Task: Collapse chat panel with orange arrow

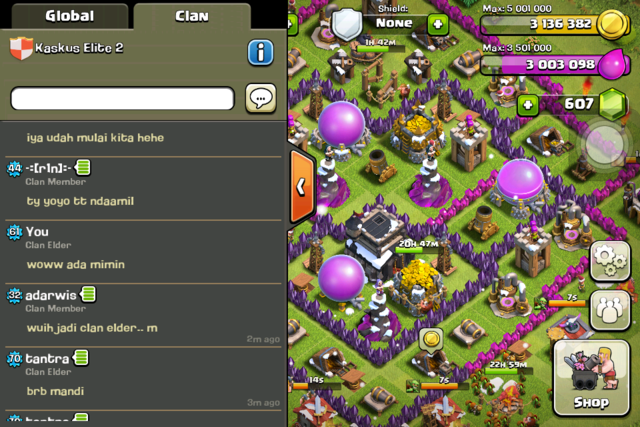Action: pyautogui.click(x=302, y=186)
